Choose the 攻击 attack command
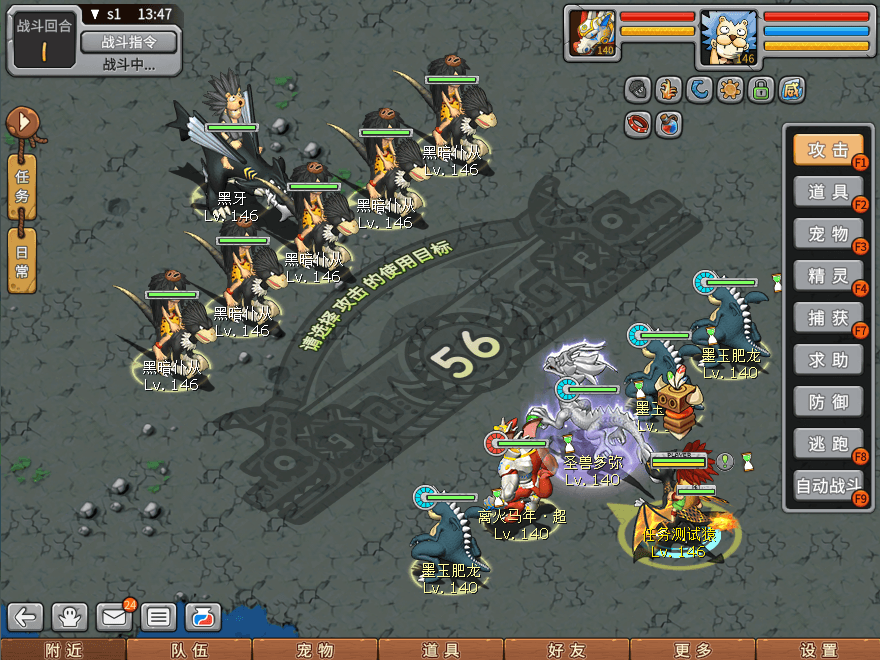 point(828,150)
